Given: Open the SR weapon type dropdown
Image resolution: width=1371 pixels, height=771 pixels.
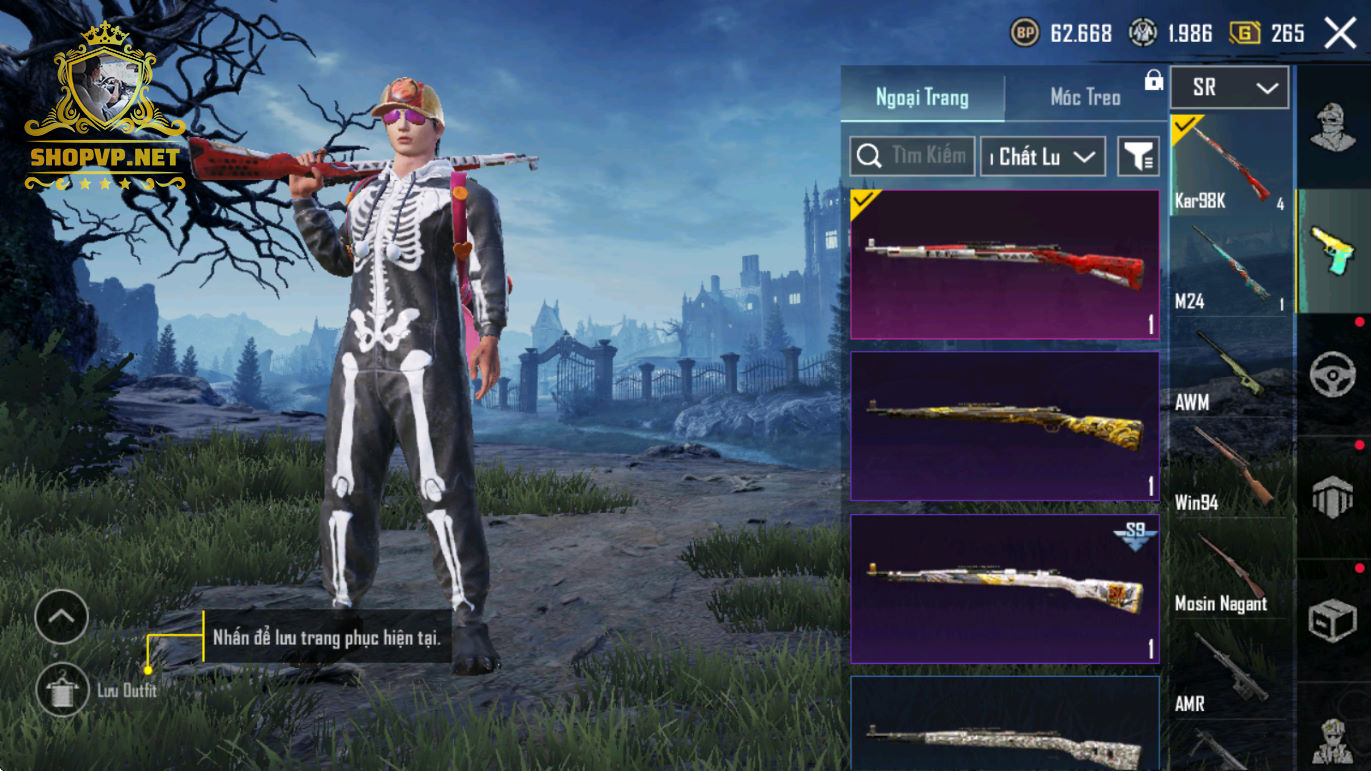Looking at the screenshot, I should point(1229,88).
